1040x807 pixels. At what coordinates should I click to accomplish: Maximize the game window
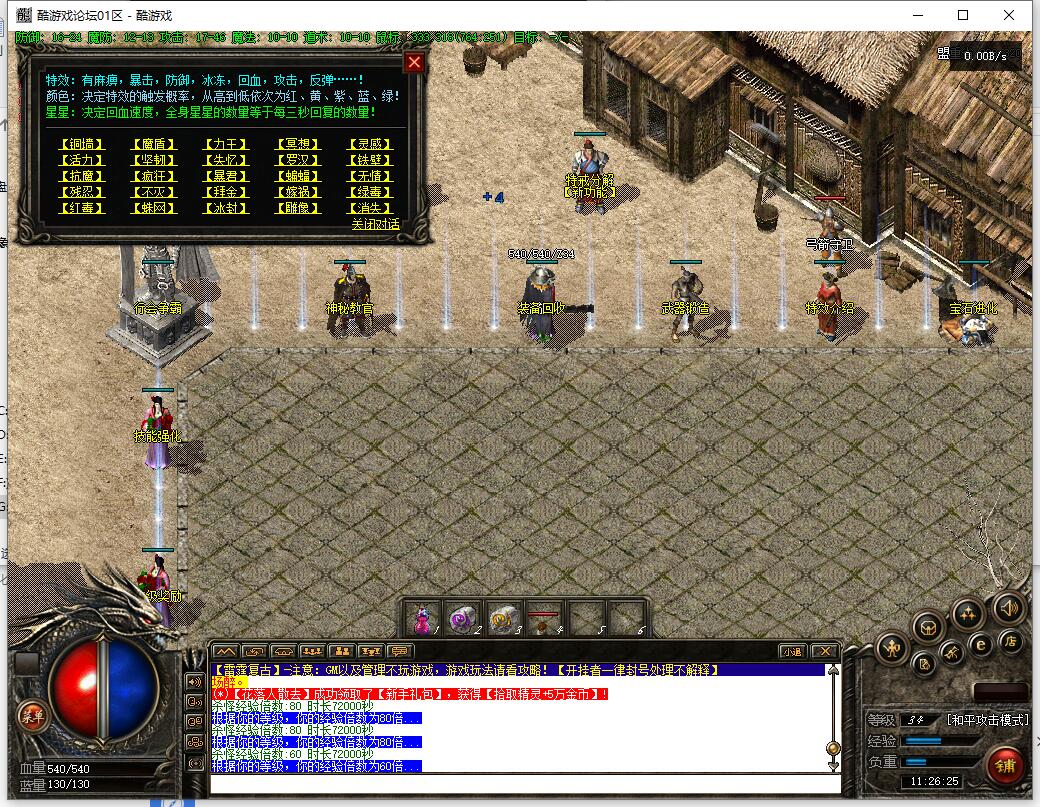[963, 15]
